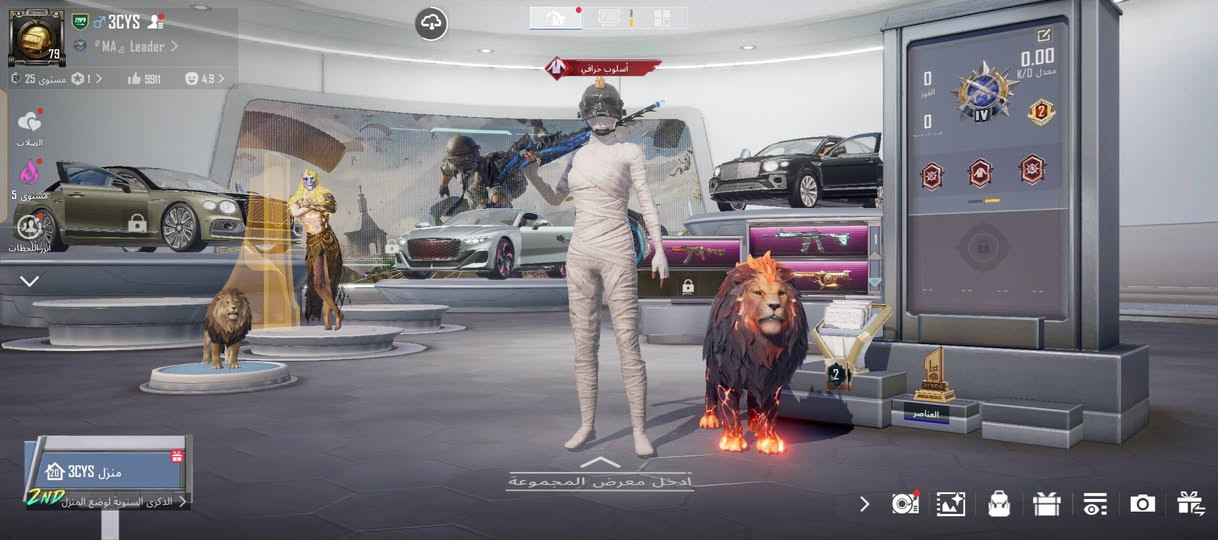Collapse the bottom toolbar with the arrow

pos(865,504)
